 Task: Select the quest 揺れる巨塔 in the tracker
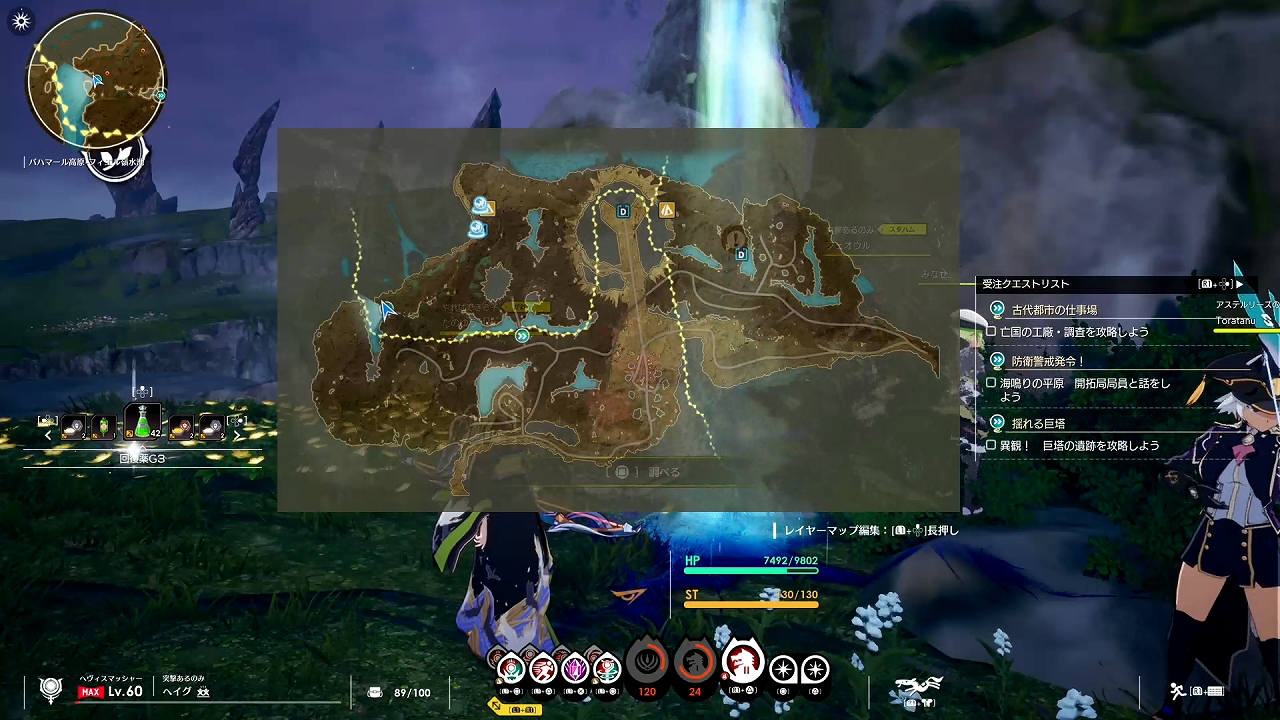pyautogui.click(x=1038, y=423)
